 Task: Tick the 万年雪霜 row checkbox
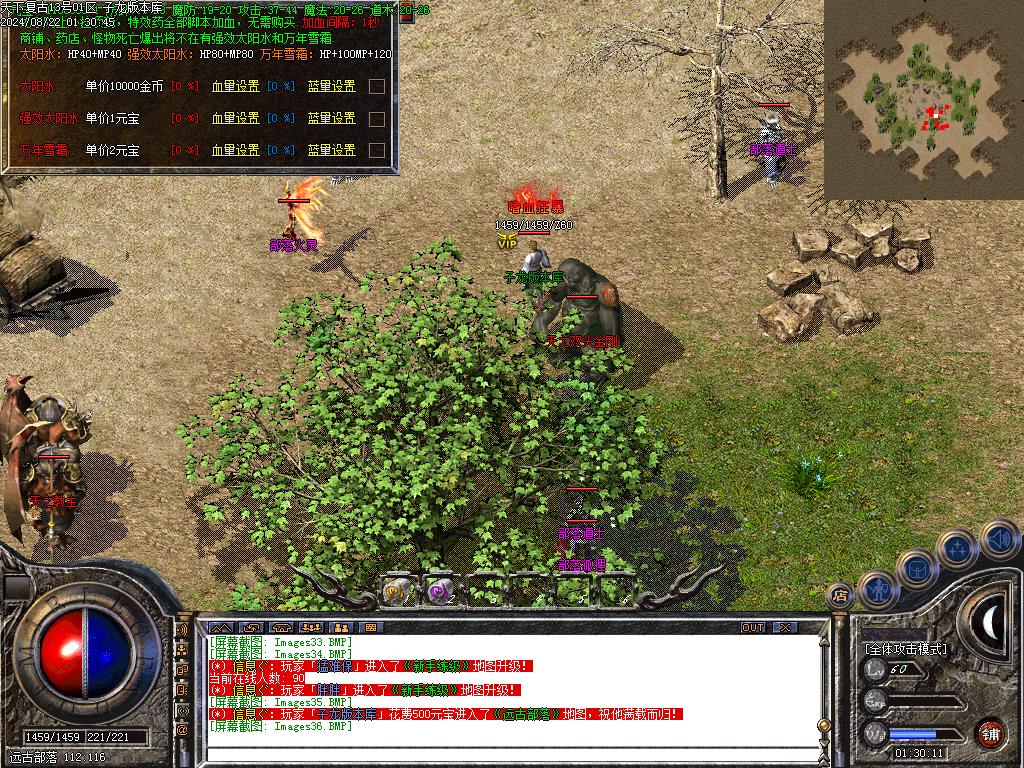coord(377,150)
